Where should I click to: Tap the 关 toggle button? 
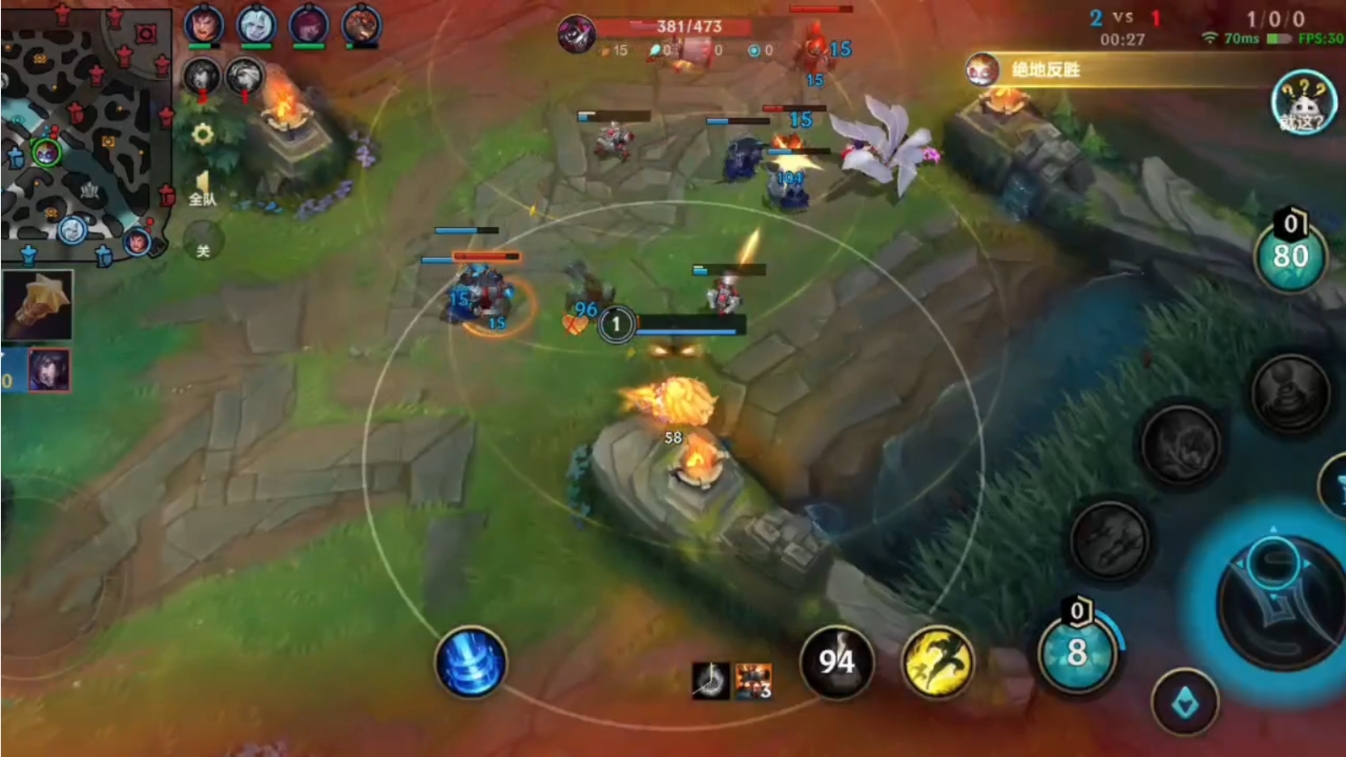point(203,241)
